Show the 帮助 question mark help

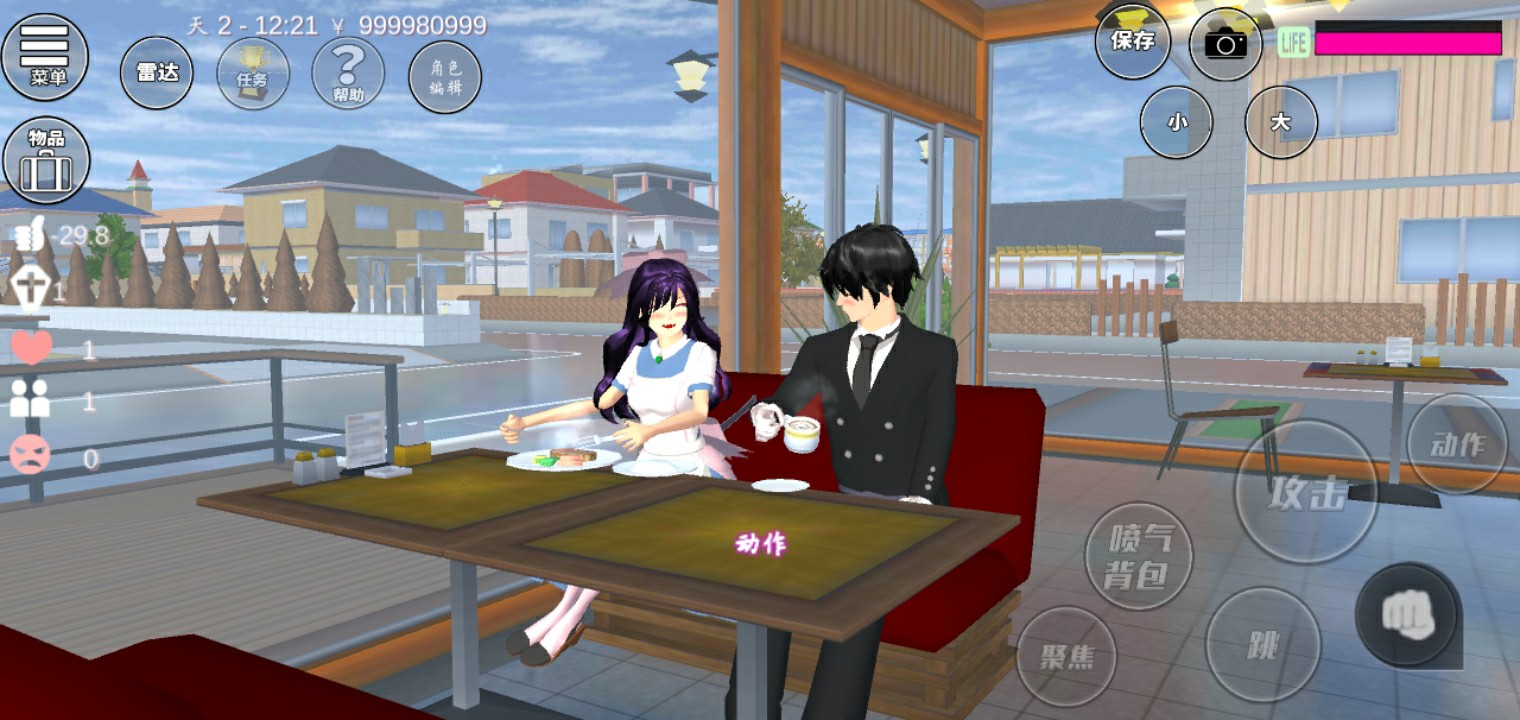(x=348, y=74)
